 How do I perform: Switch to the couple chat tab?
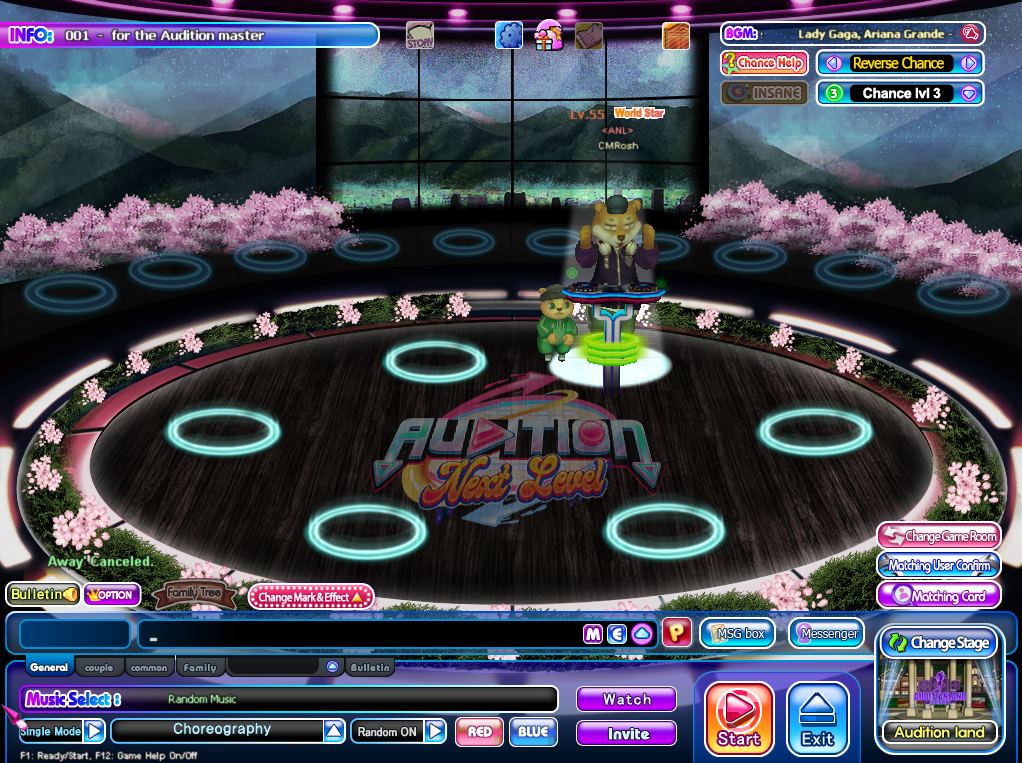99,668
